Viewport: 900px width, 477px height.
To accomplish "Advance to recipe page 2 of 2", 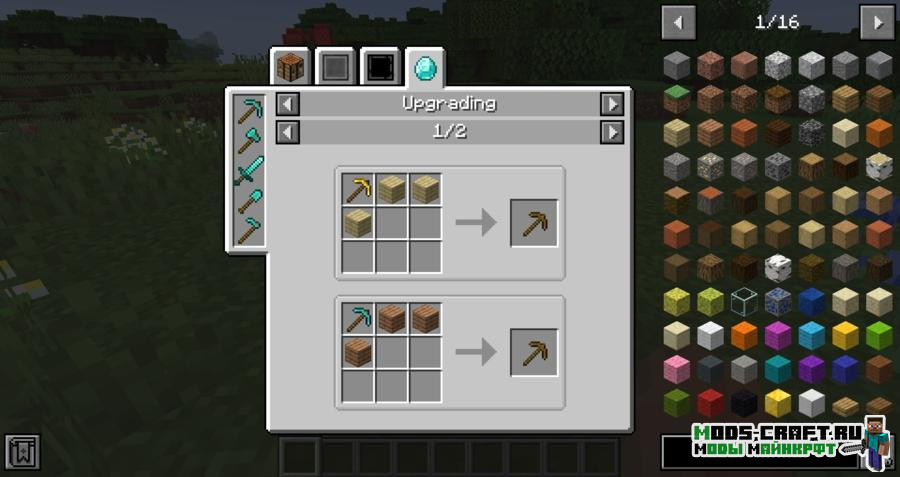I will (x=611, y=131).
